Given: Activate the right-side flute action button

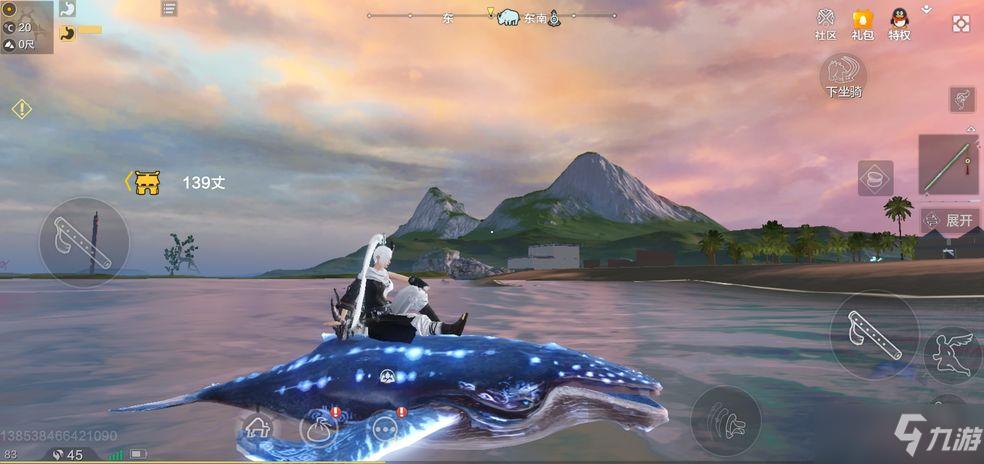Looking at the screenshot, I should 874,334.
